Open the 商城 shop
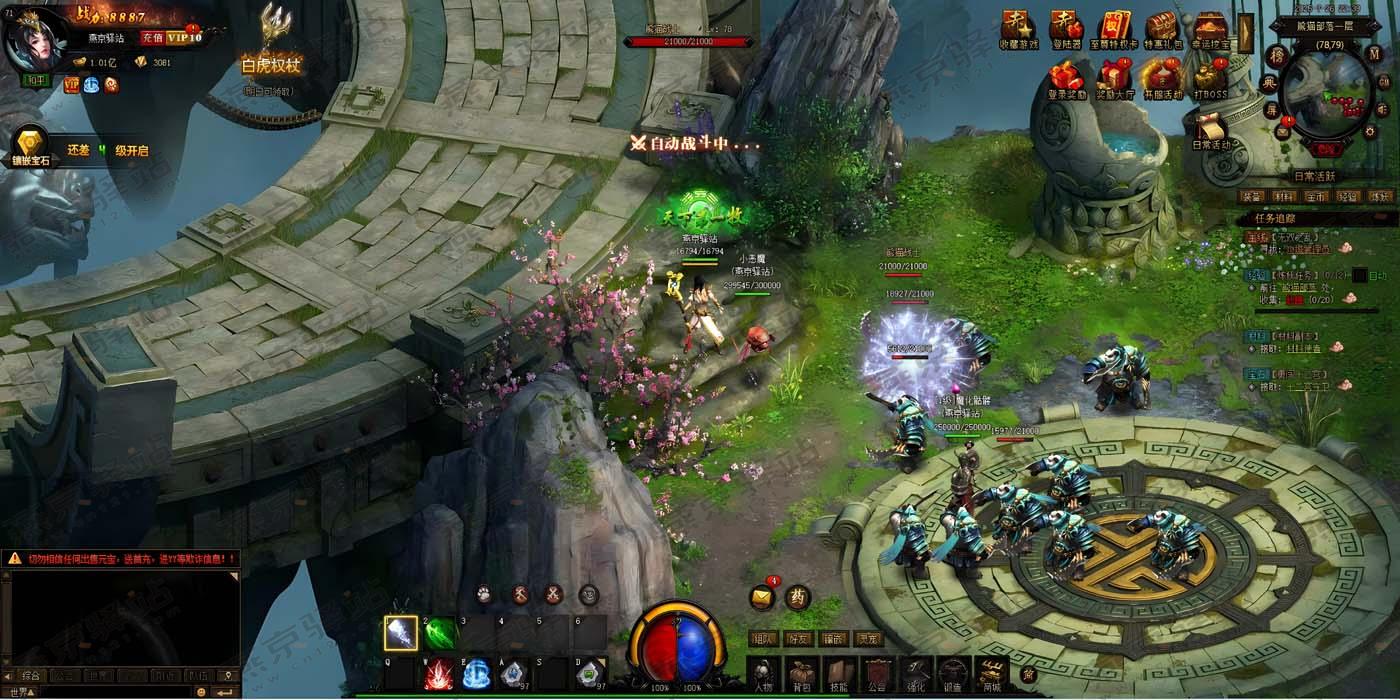The height and width of the screenshot is (700, 1400). pyautogui.click(x=990, y=675)
